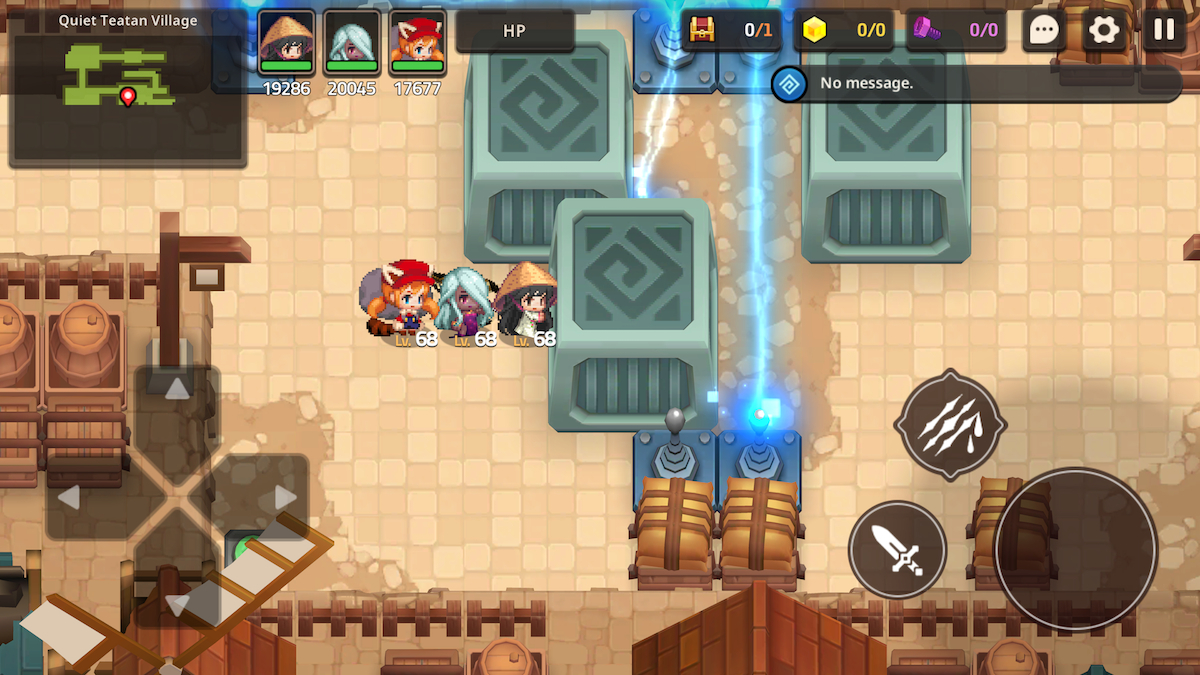
Task: Tap the D-pad left arrow
Action: coord(70,497)
